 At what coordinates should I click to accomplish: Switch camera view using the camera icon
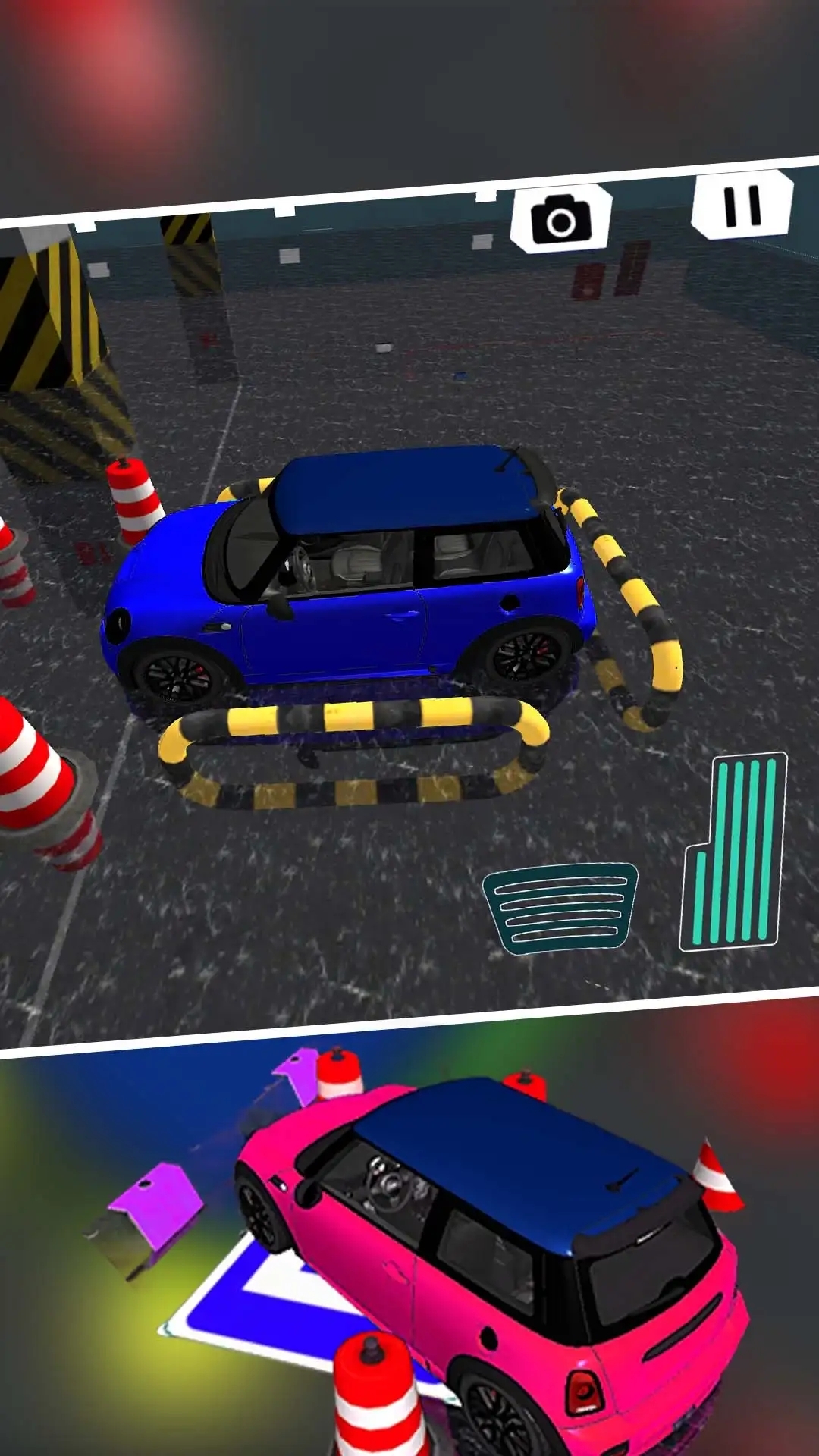[x=561, y=218]
